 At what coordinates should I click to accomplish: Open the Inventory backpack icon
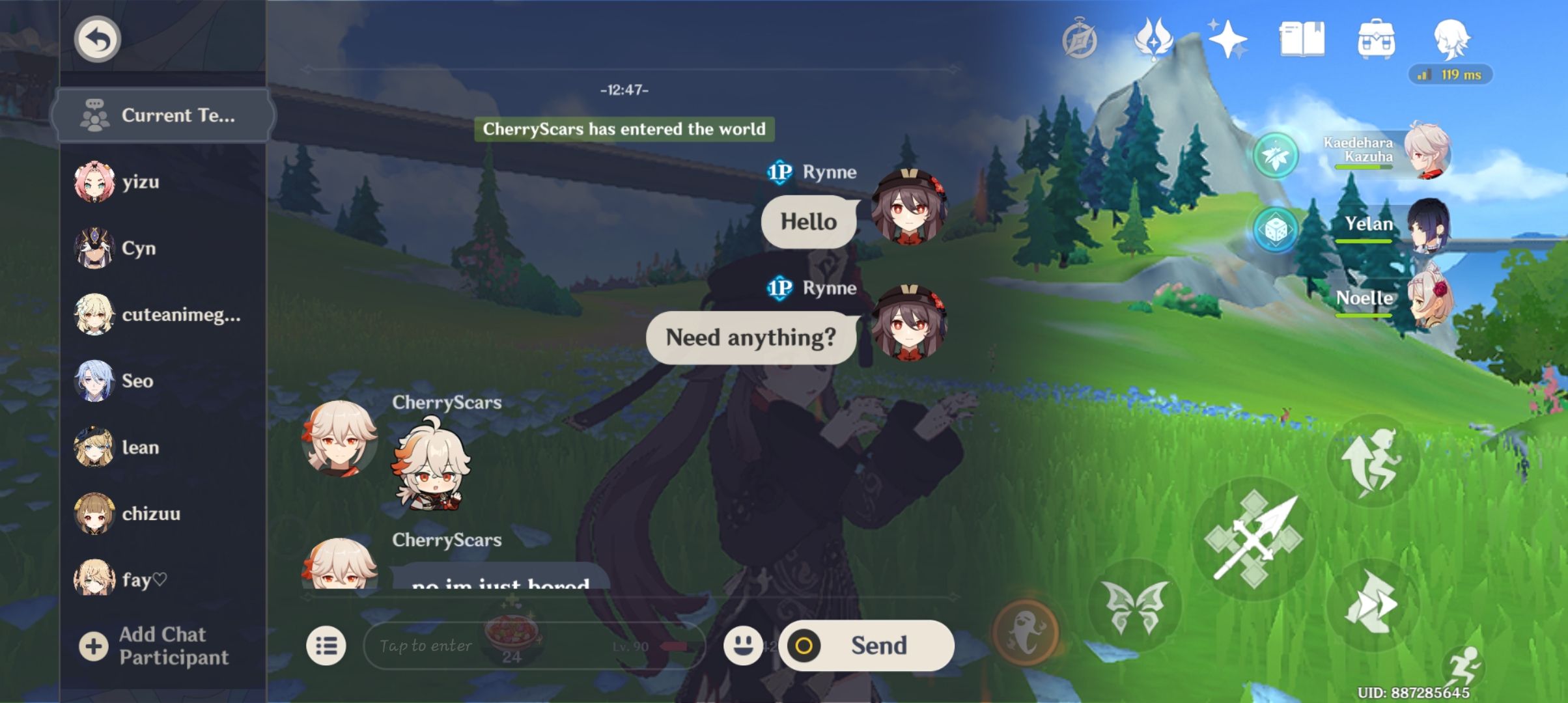coord(1375,38)
